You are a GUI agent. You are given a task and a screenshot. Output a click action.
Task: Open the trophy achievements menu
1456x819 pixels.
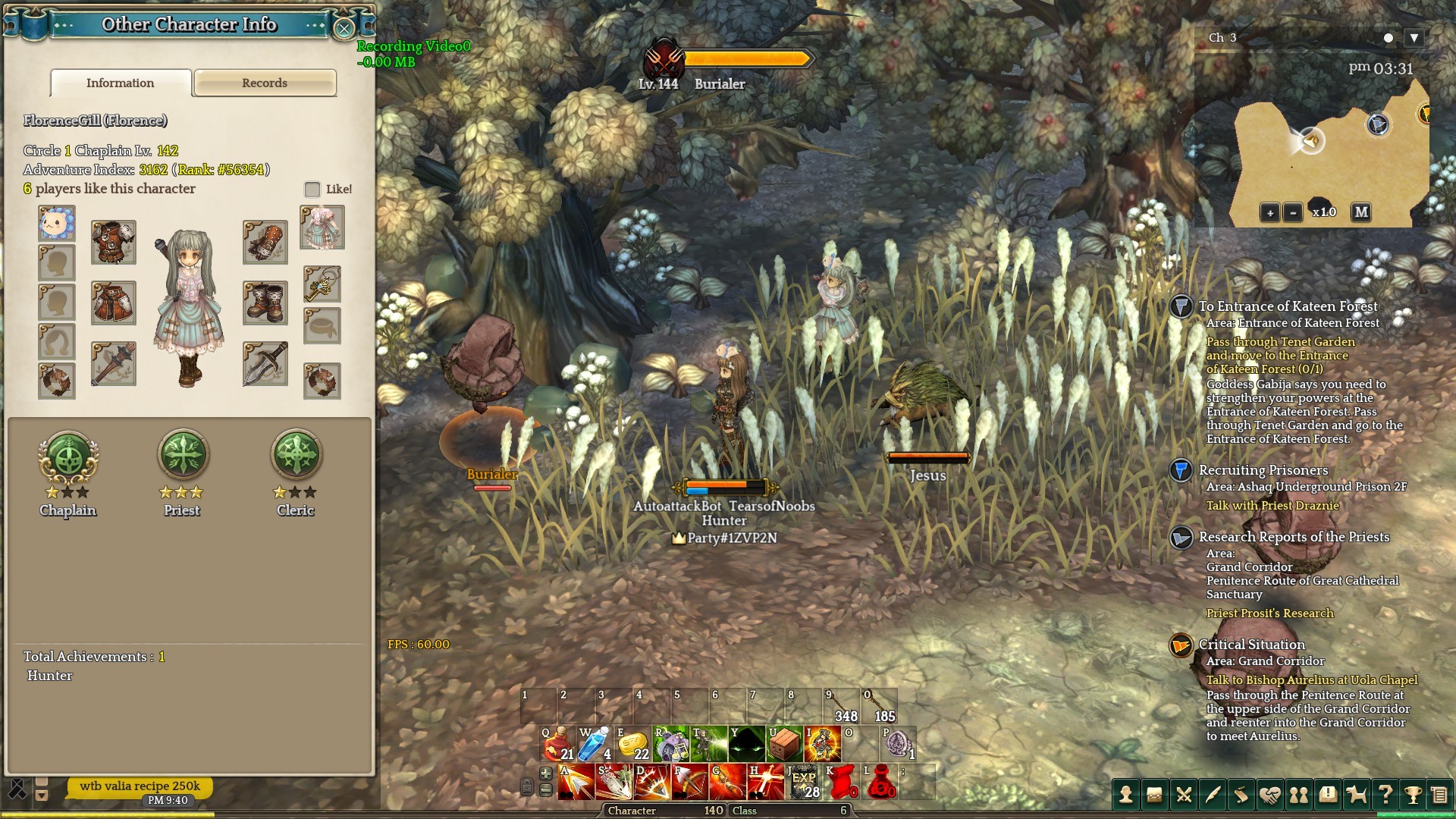pyautogui.click(x=1413, y=795)
